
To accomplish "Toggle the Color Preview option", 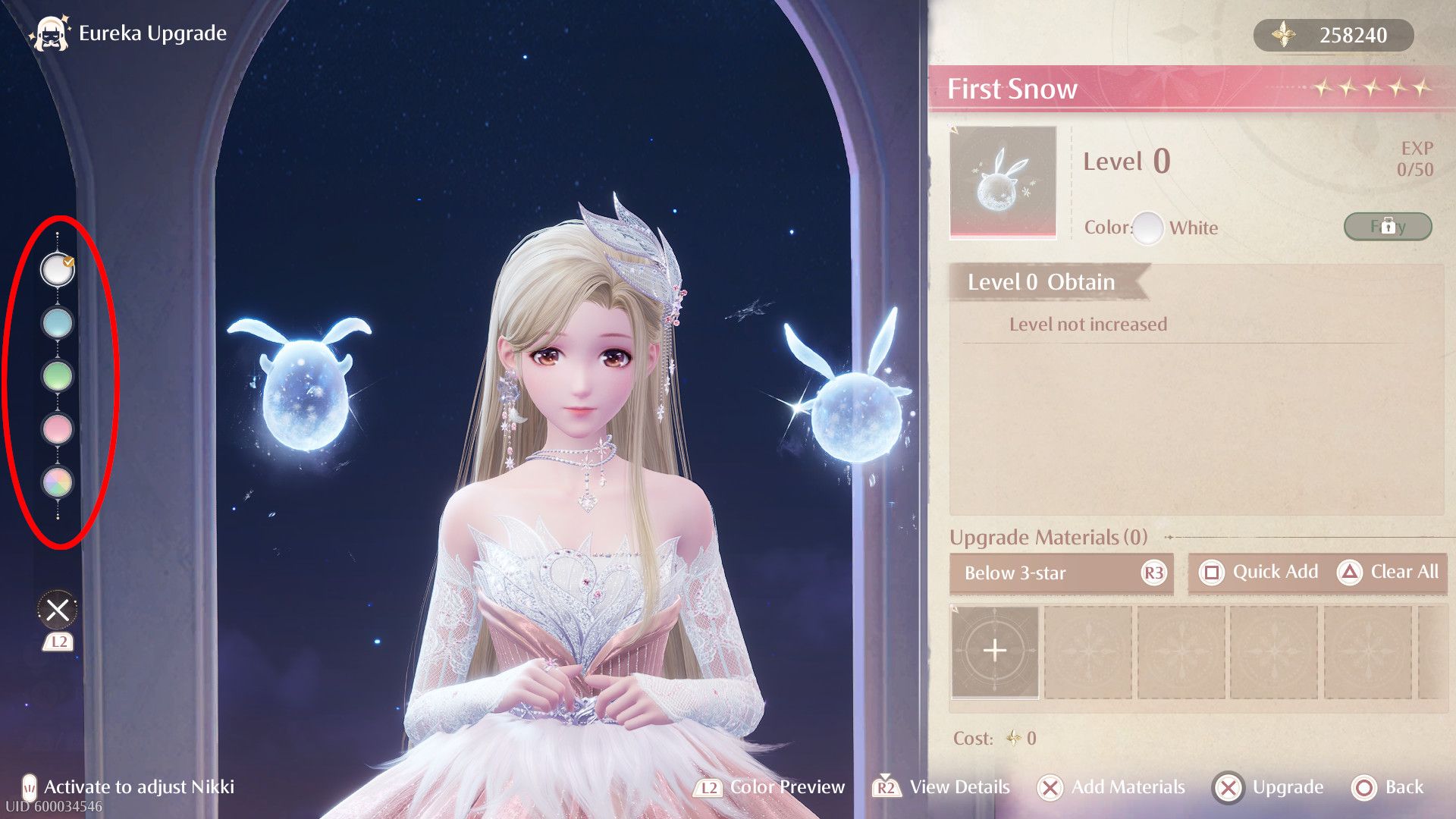I will tap(769, 788).
